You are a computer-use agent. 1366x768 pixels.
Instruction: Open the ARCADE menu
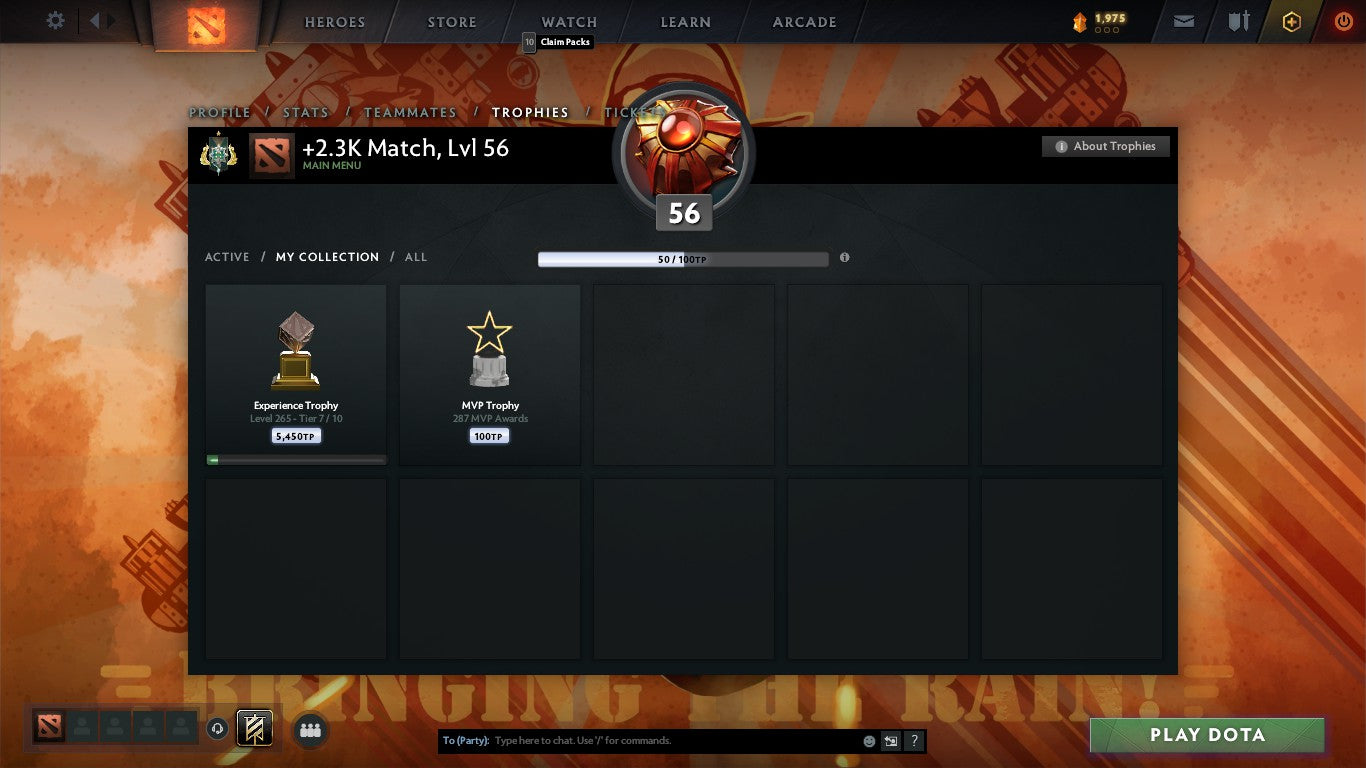point(805,21)
